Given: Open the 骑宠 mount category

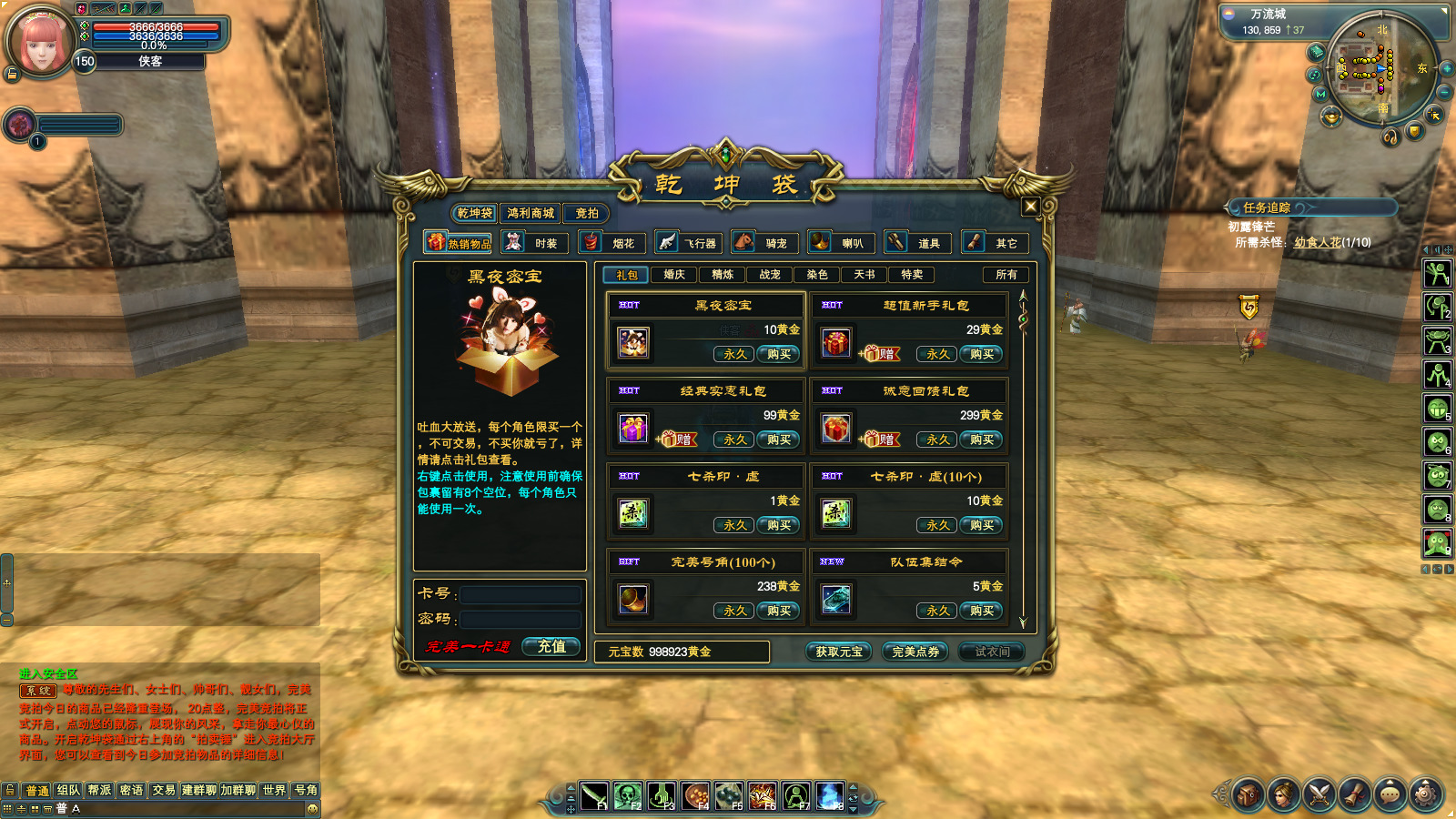Looking at the screenshot, I should 765,243.
